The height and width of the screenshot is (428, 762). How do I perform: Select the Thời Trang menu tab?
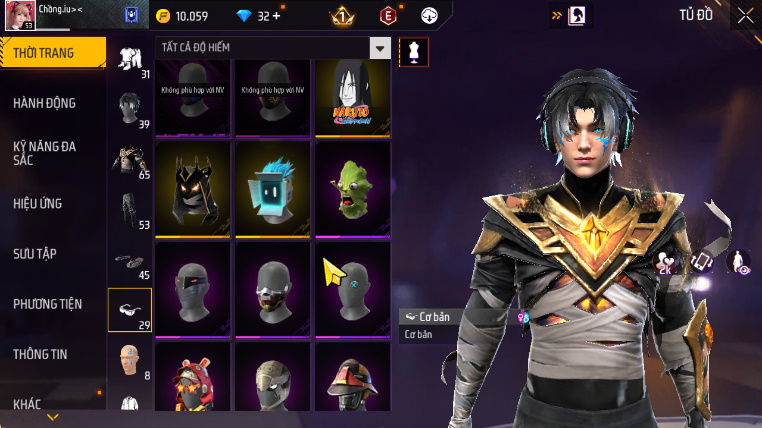tap(52, 53)
